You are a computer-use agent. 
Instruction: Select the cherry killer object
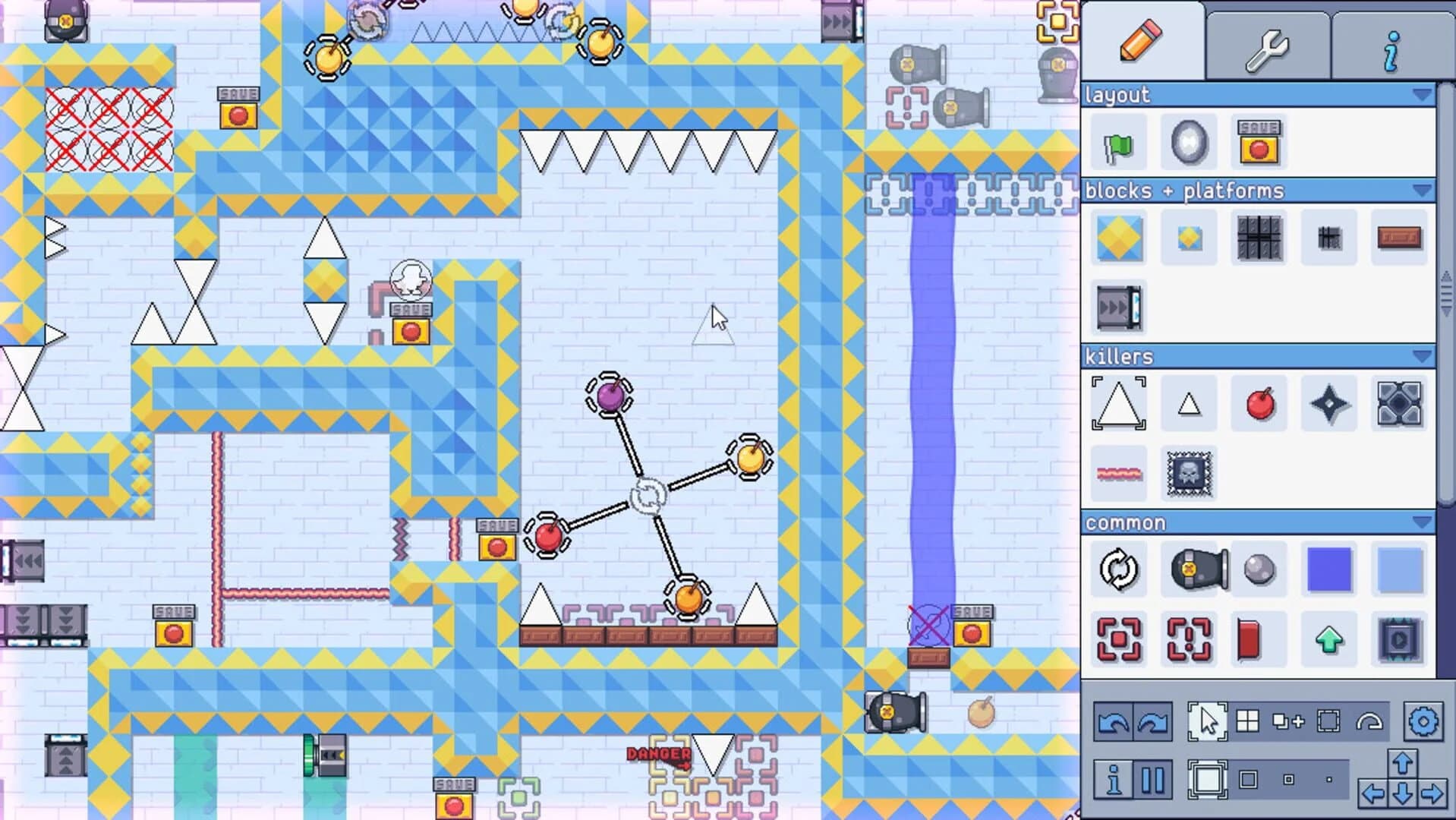(1259, 404)
